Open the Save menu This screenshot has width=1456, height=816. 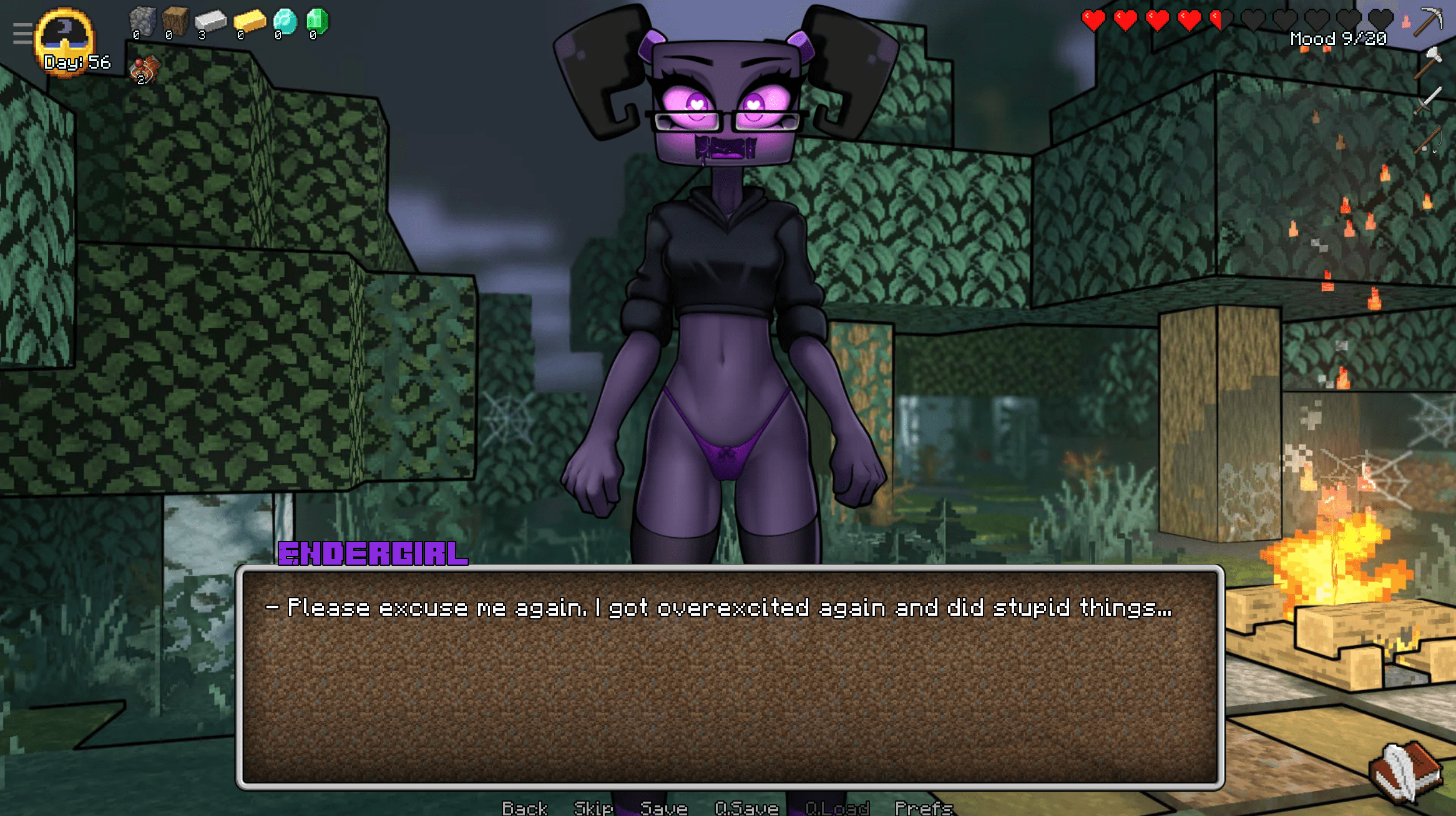coord(663,808)
